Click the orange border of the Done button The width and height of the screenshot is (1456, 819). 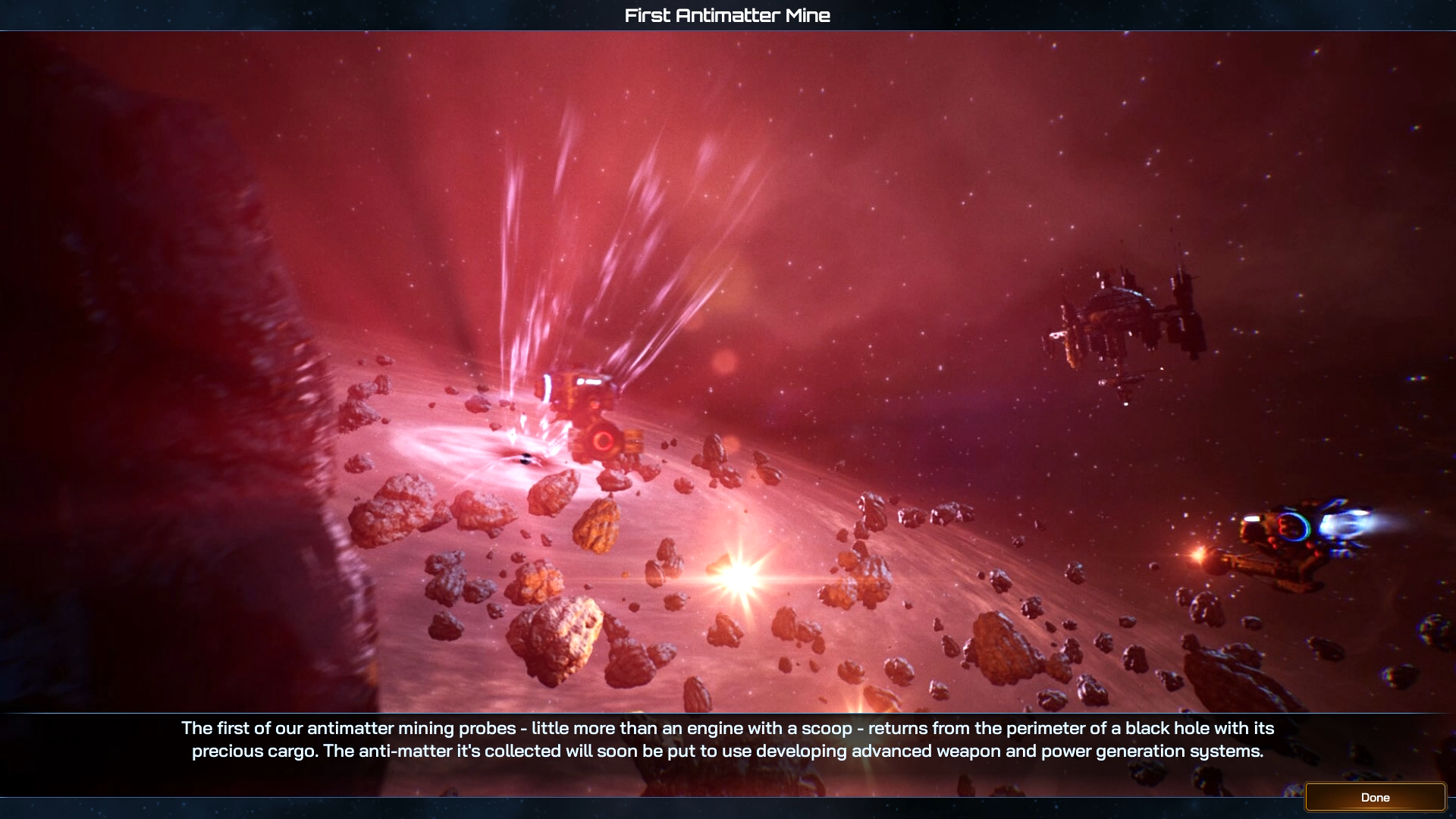(1307, 797)
